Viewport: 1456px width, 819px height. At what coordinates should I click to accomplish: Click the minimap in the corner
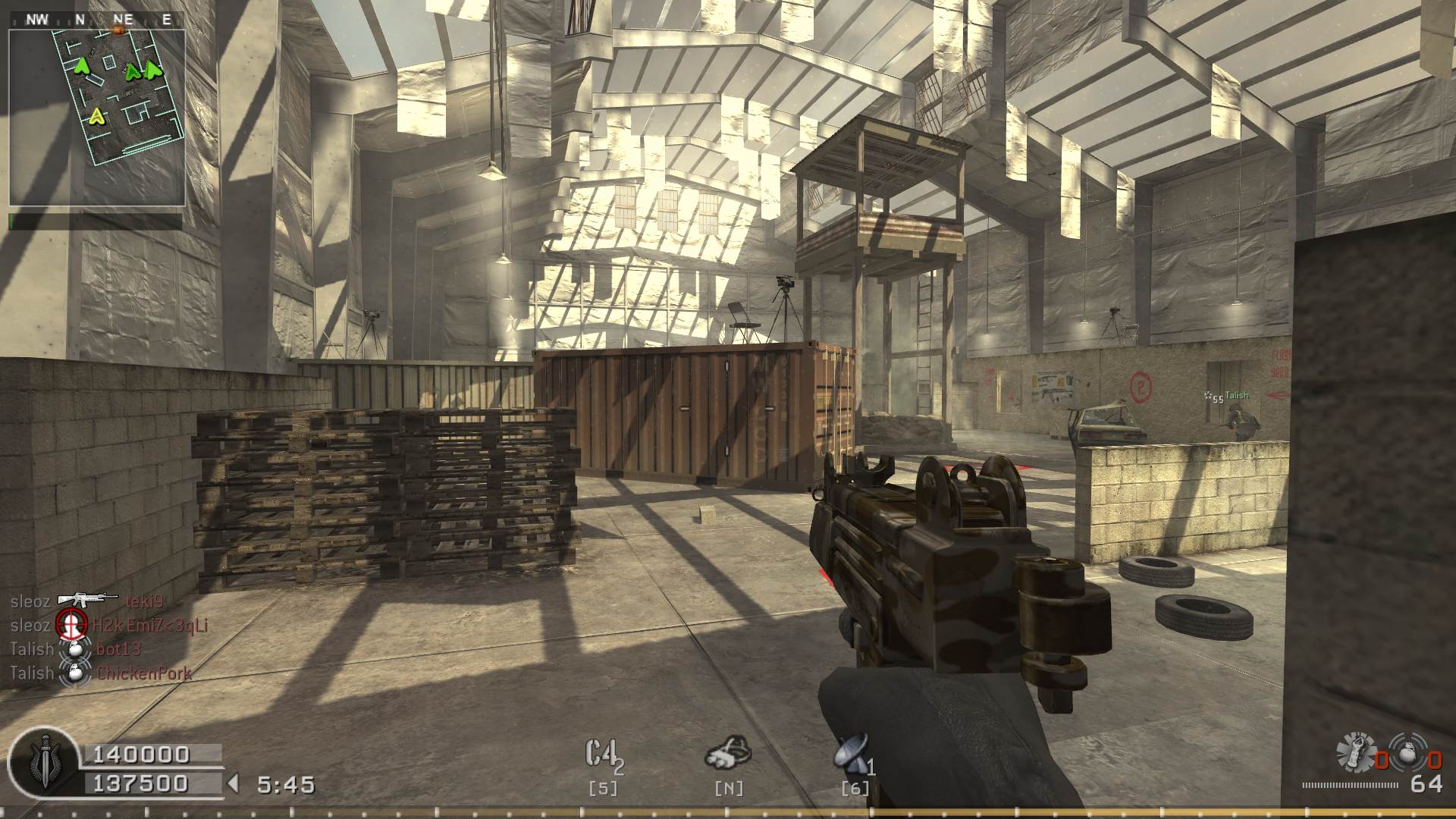coord(97,118)
